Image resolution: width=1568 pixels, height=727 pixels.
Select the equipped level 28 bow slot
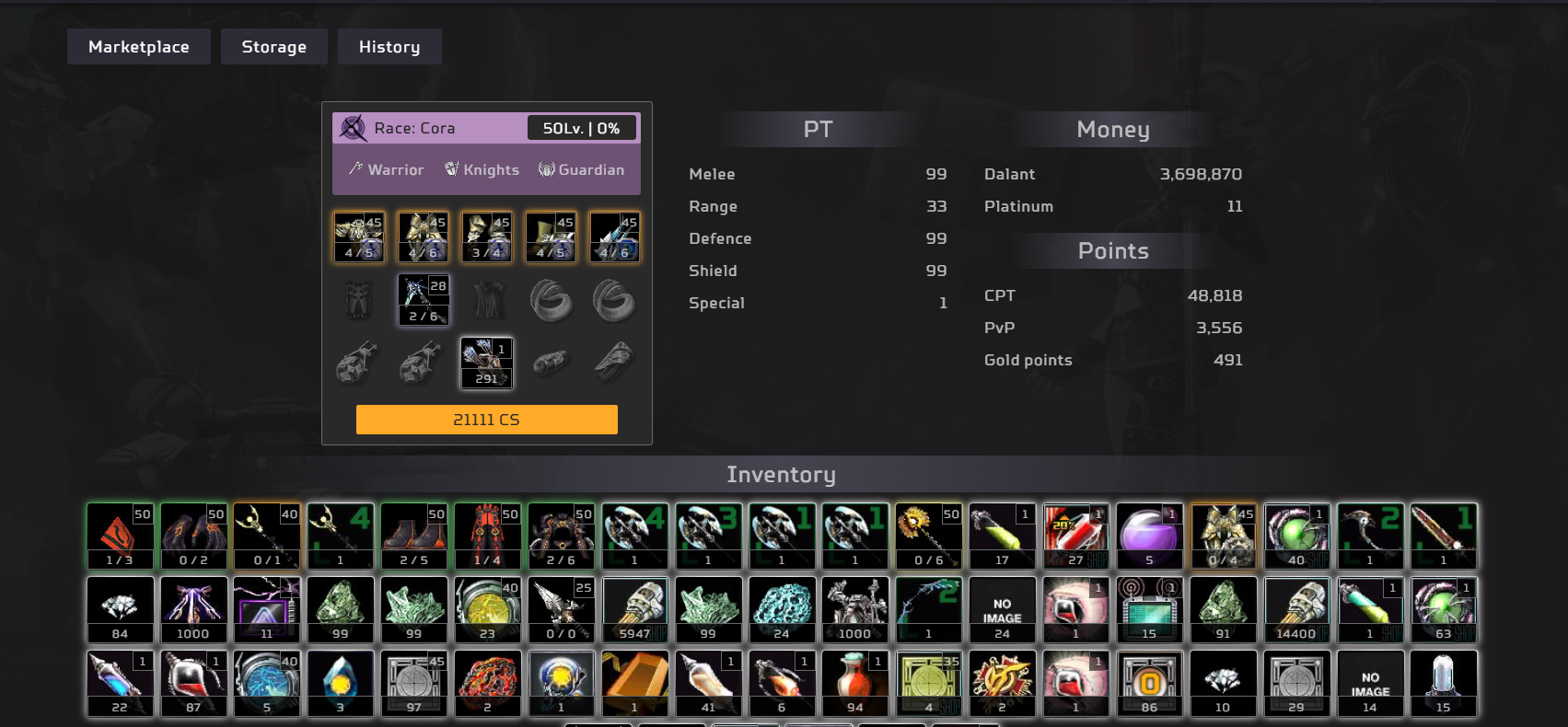424,300
